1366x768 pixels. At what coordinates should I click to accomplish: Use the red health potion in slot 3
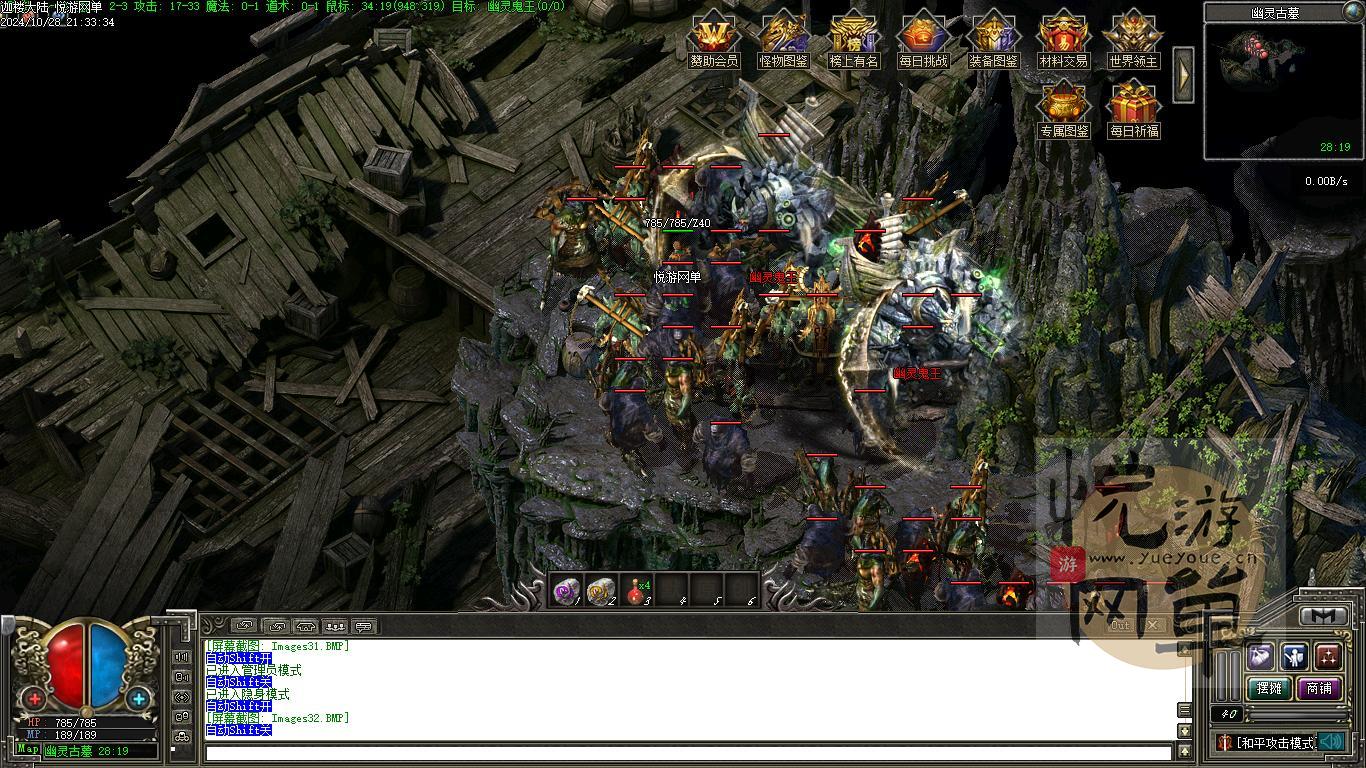click(636, 591)
